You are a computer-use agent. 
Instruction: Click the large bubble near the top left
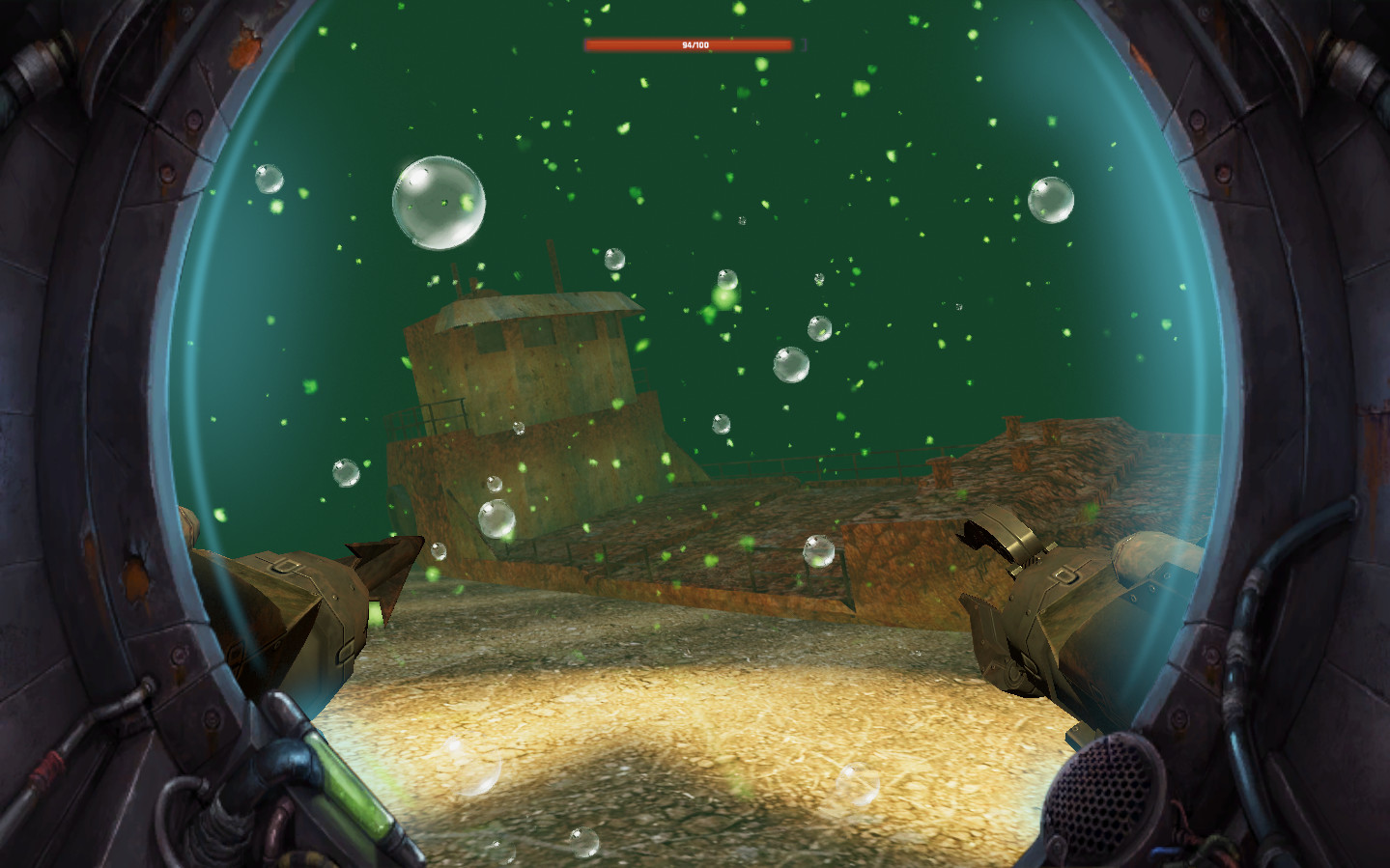coord(438,202)
